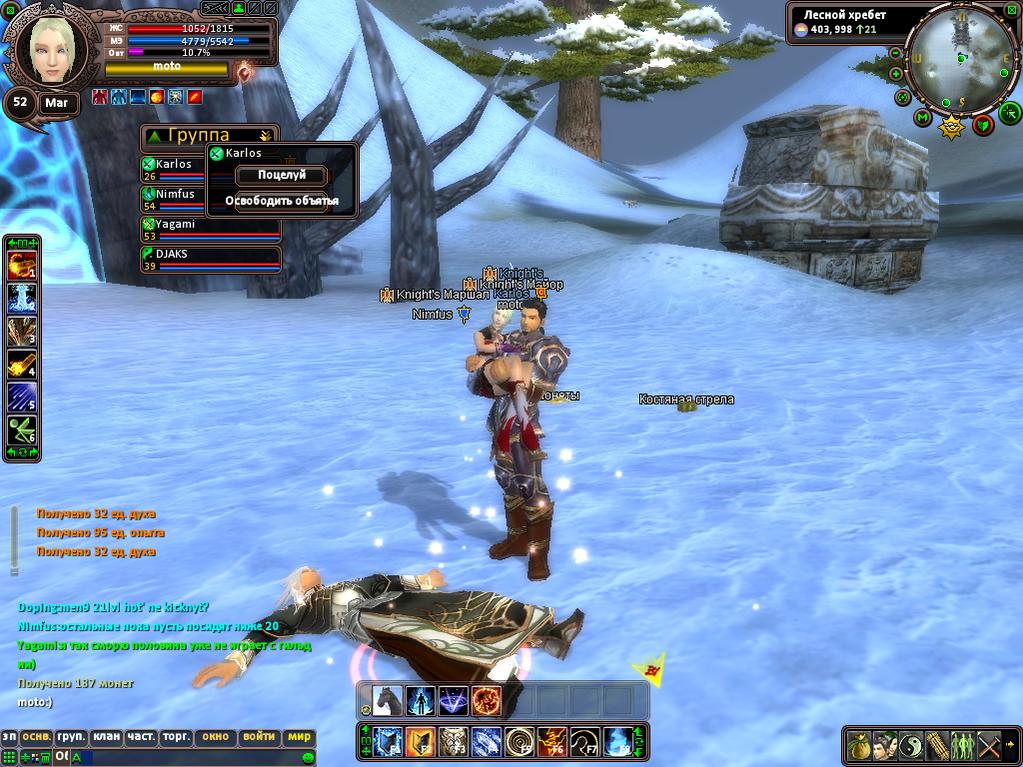Choose the Поцелуй option in Karlos menu
The image size is (1023, 767).
tap(281, 175)
